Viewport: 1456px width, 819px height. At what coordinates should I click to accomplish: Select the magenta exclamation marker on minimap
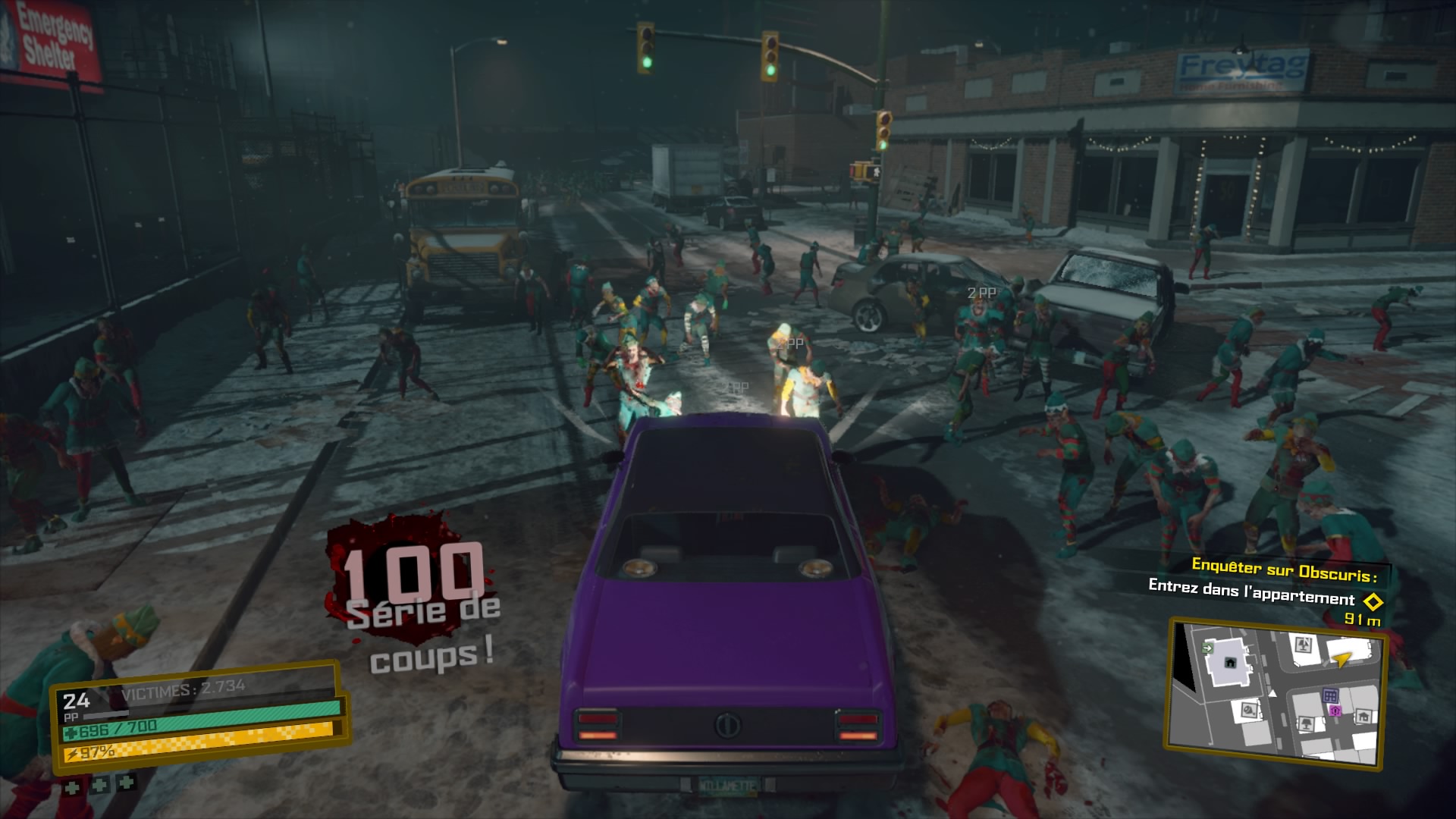coord(1335,711)
